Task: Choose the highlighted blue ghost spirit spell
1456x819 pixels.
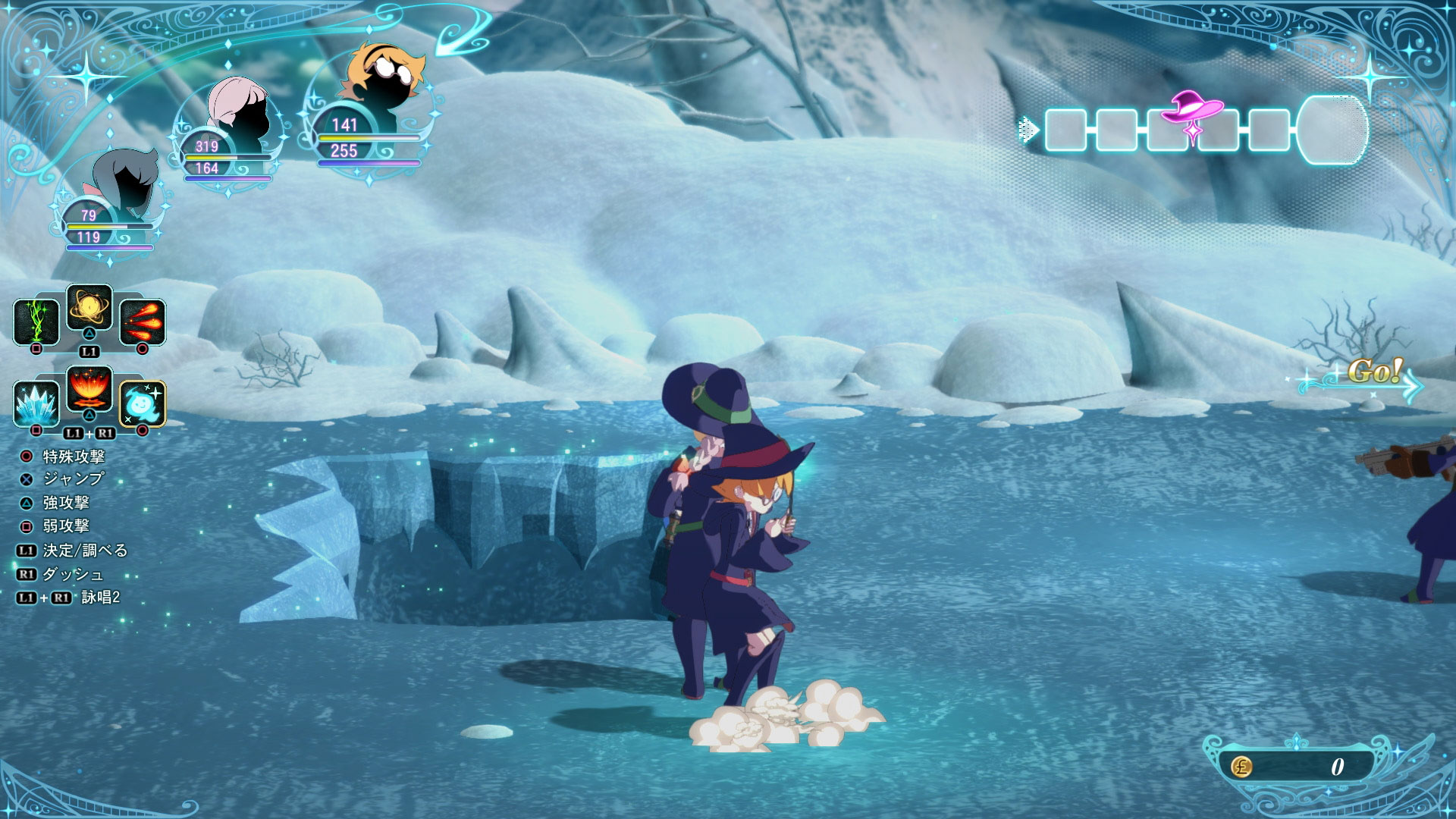Action: coord(142,403)
